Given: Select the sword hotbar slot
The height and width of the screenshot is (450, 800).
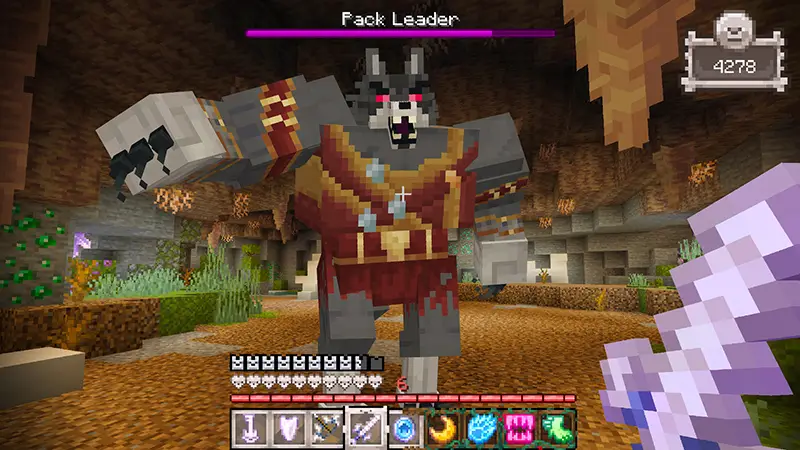Looking at the screenshot, I should [364, 428].
